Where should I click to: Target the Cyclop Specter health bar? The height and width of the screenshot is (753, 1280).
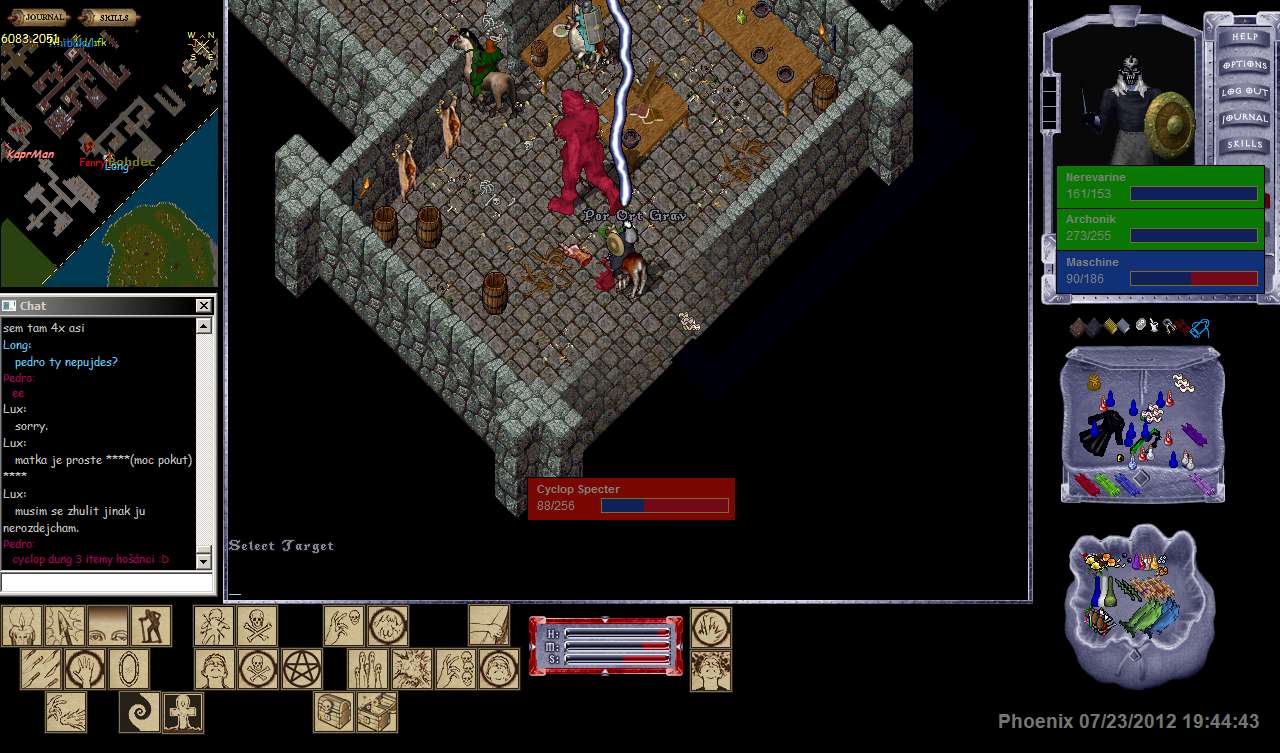click(x=631, y=498)
